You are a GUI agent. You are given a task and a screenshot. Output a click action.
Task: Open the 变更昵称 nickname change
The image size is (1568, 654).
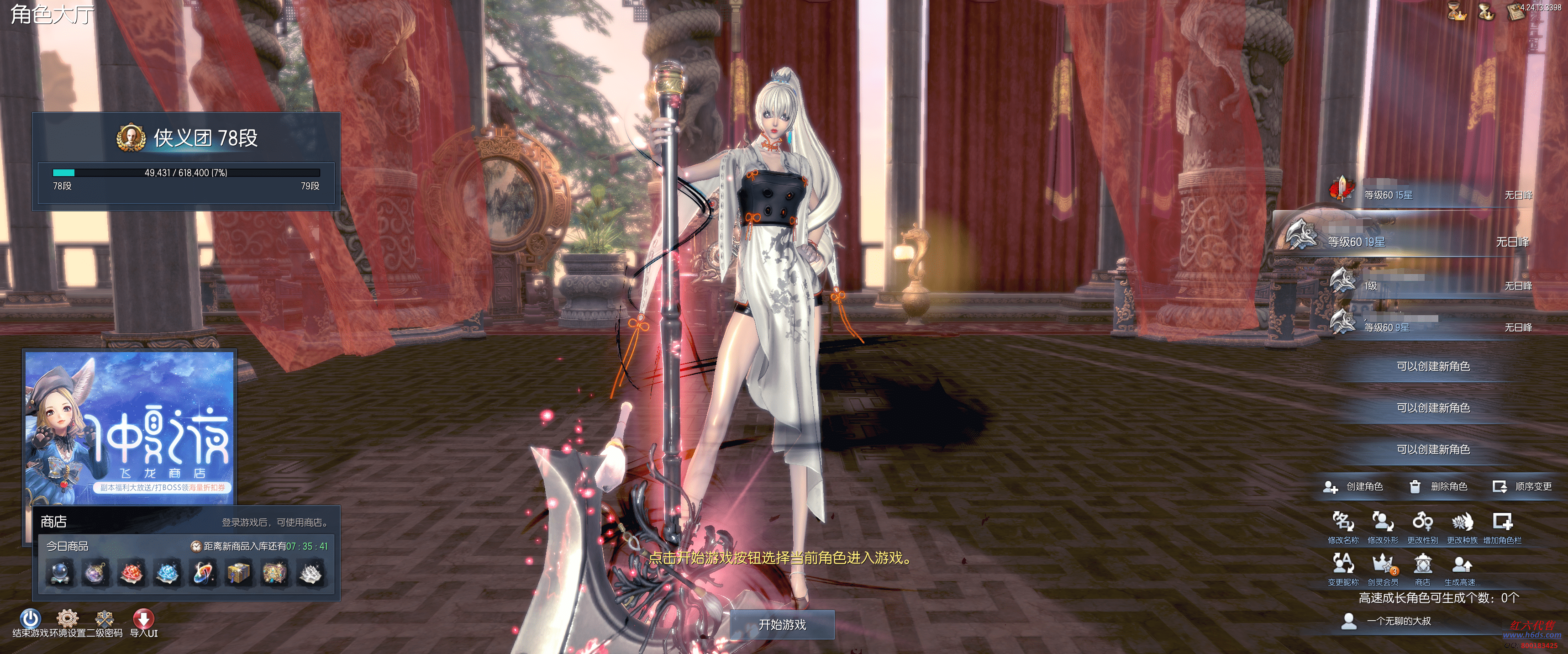pos(1343,566)
